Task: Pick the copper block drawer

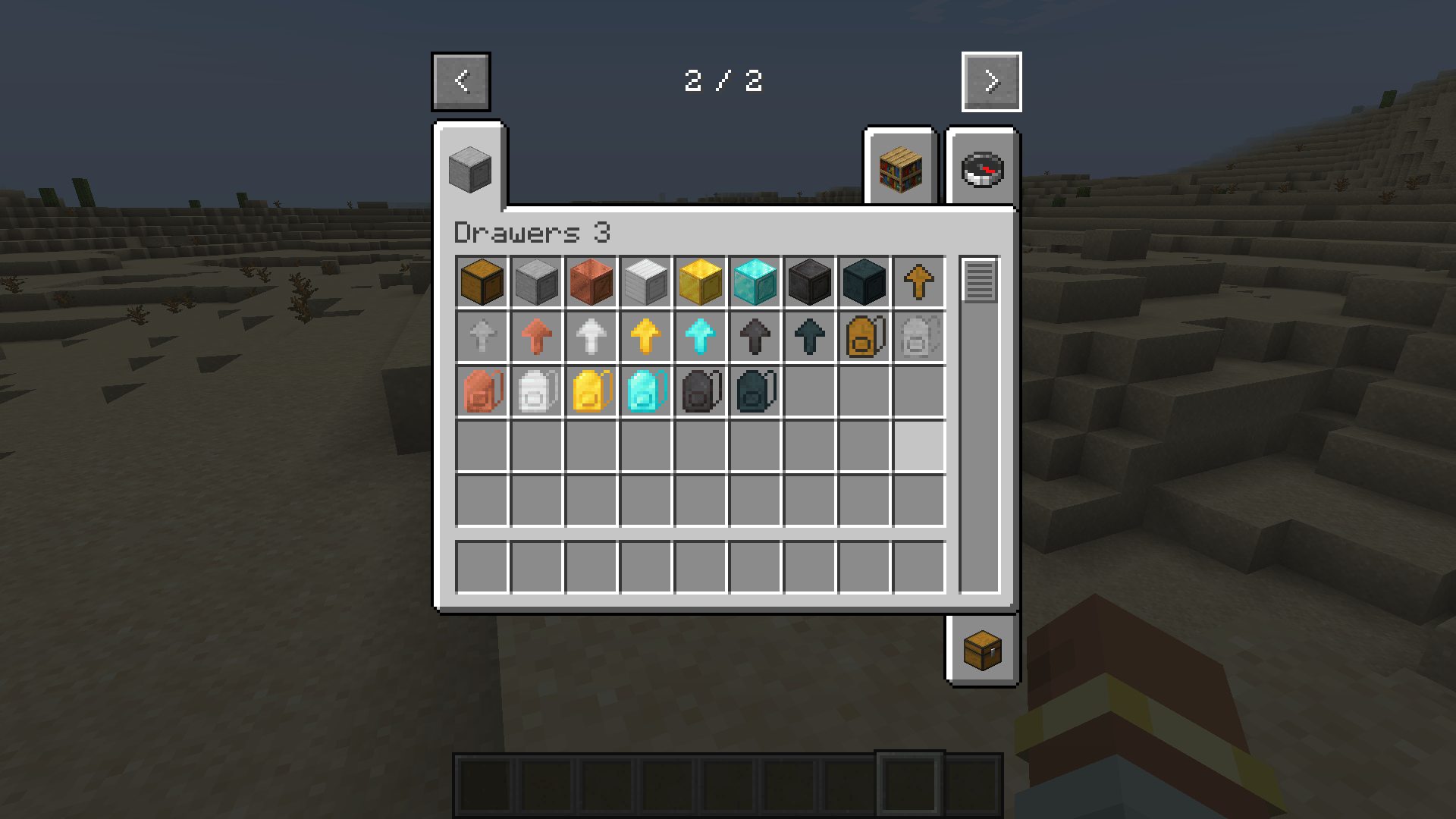Action: tap(591, 282)
